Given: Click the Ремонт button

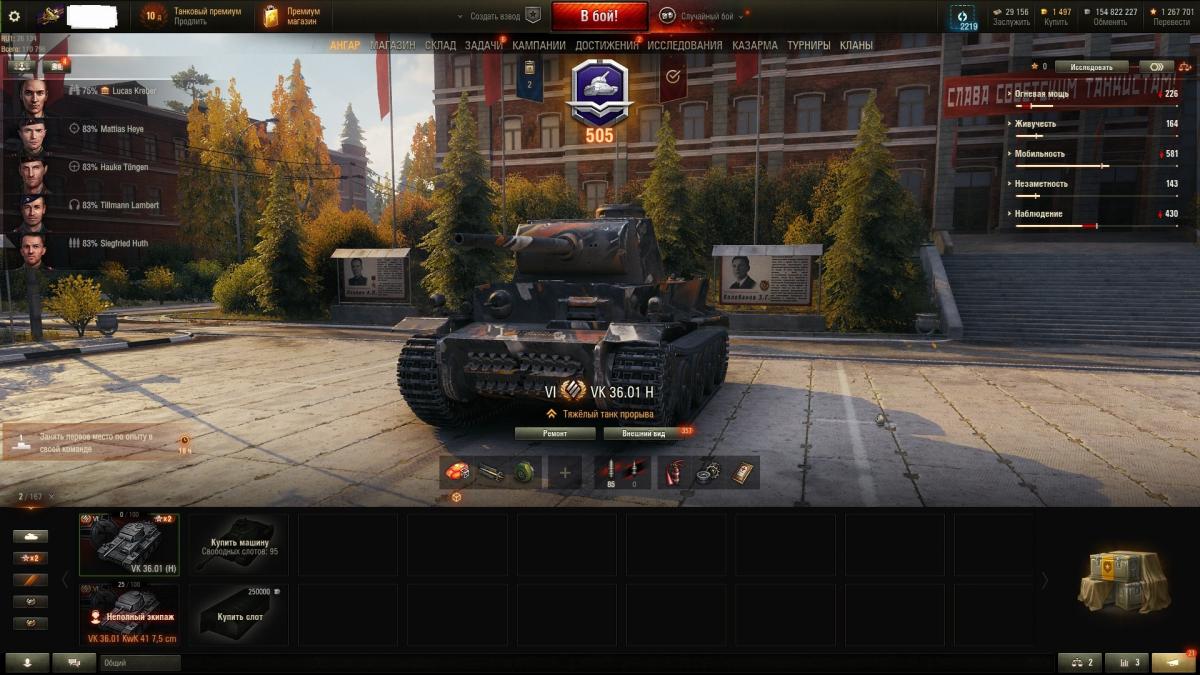Looking at the screenshot, I should (x=555, y=433).
